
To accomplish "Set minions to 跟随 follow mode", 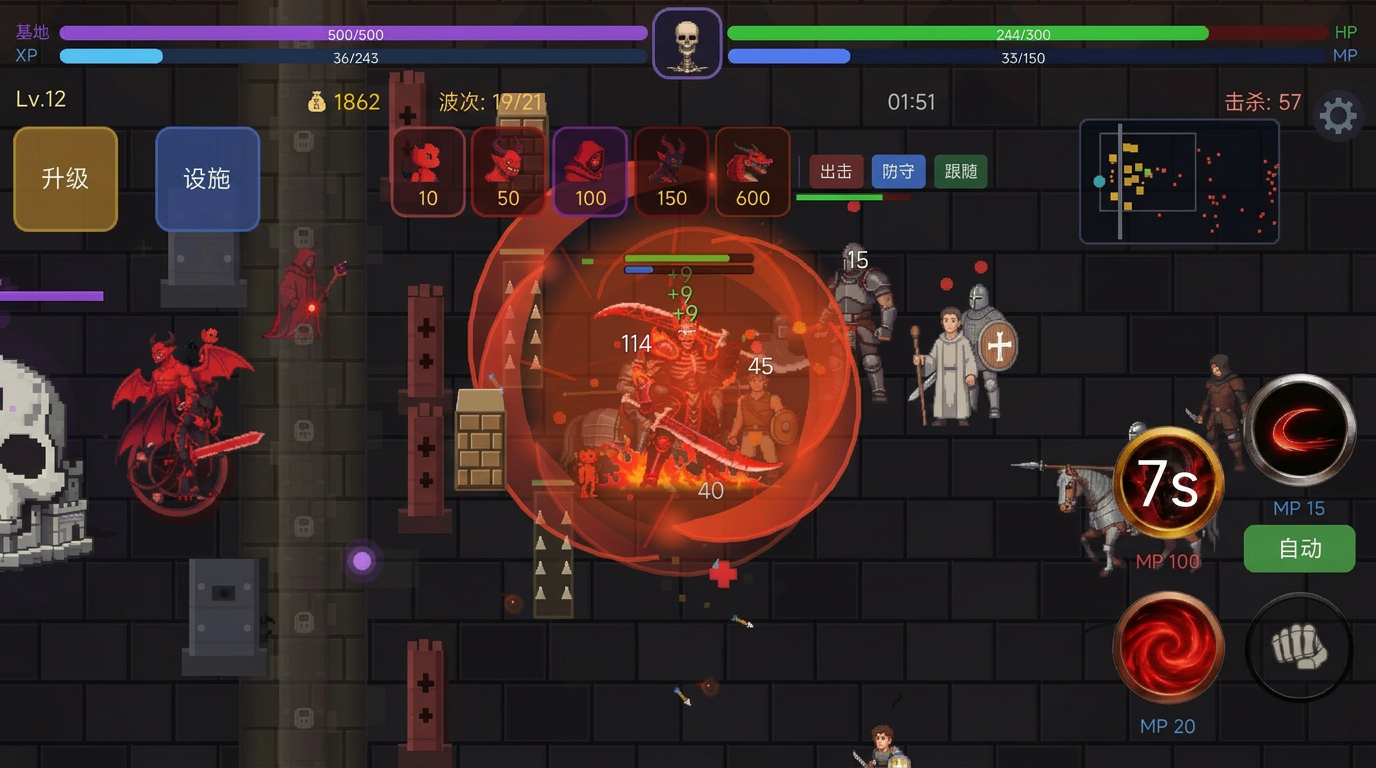I will (960, 172).
